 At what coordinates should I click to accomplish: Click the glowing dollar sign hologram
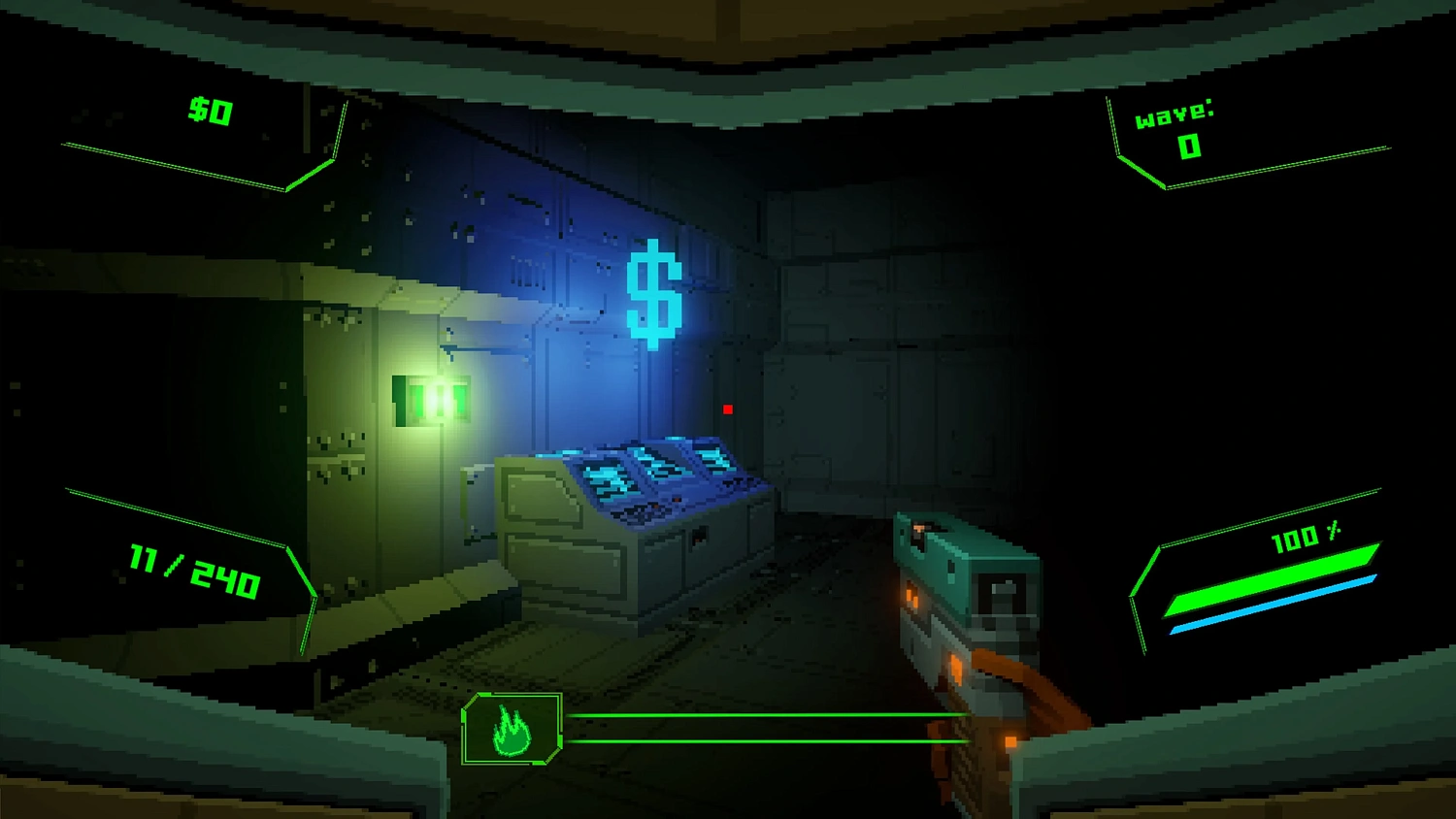click(655, 293)
